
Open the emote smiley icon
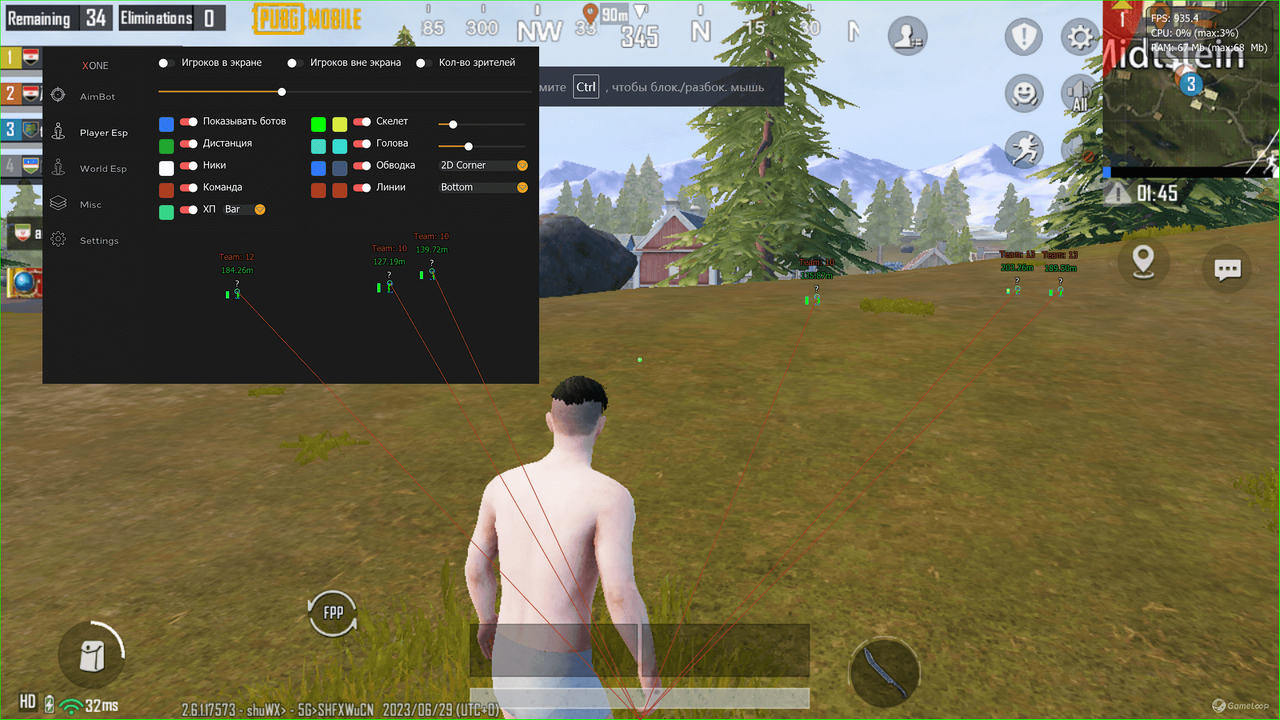coord(1023,93)
